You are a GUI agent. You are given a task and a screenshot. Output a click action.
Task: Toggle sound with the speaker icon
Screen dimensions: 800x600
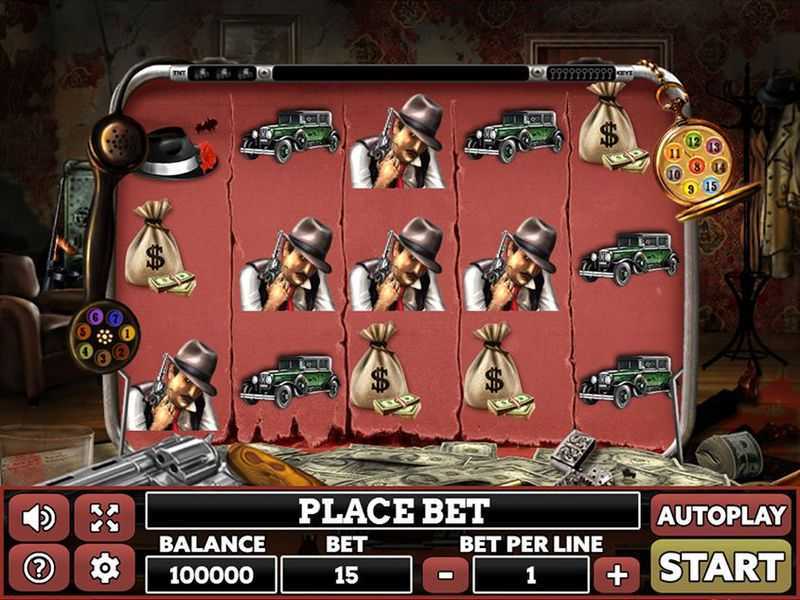coord(39,518)
